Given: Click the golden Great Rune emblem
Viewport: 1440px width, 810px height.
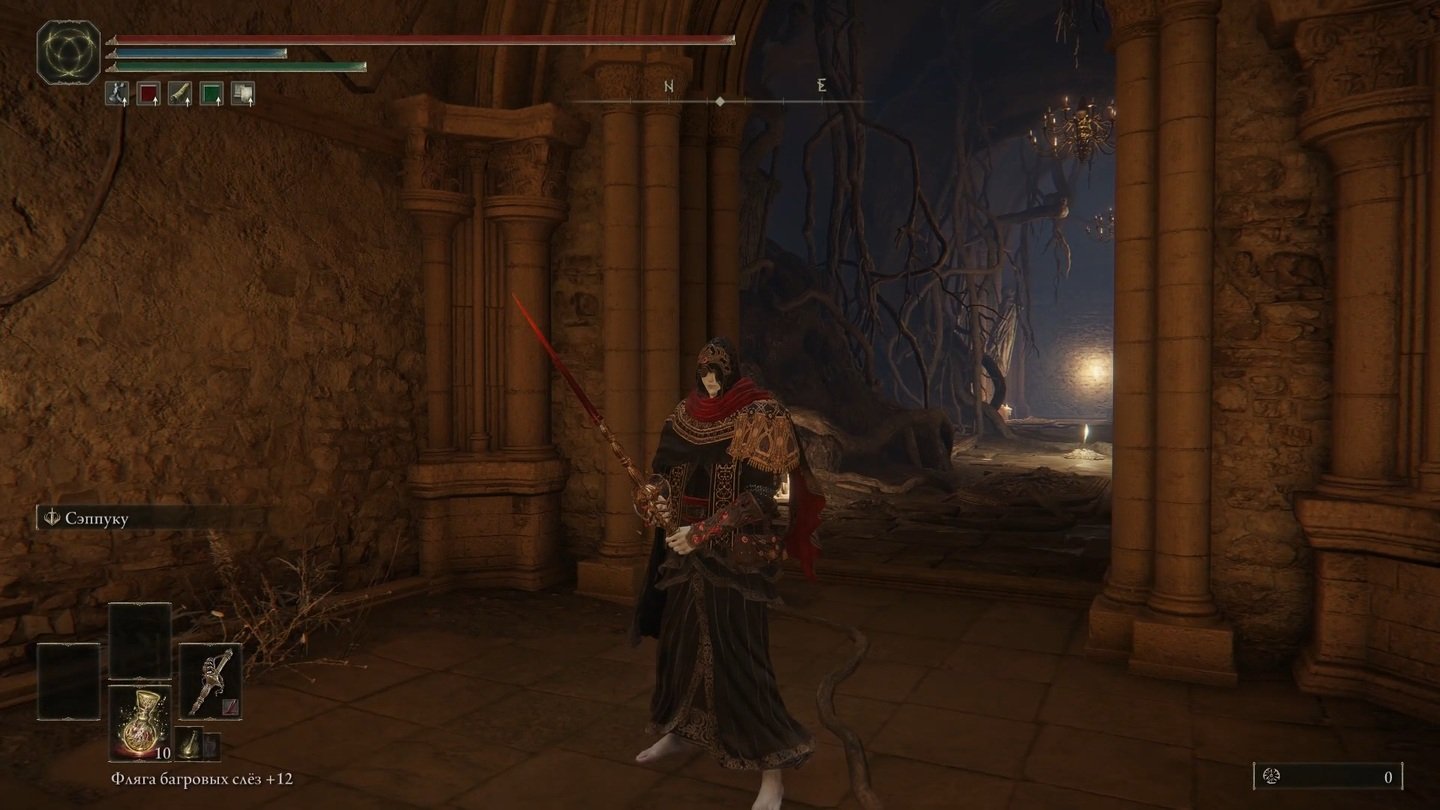Looking at the screenshot, I should click(68, 52).
